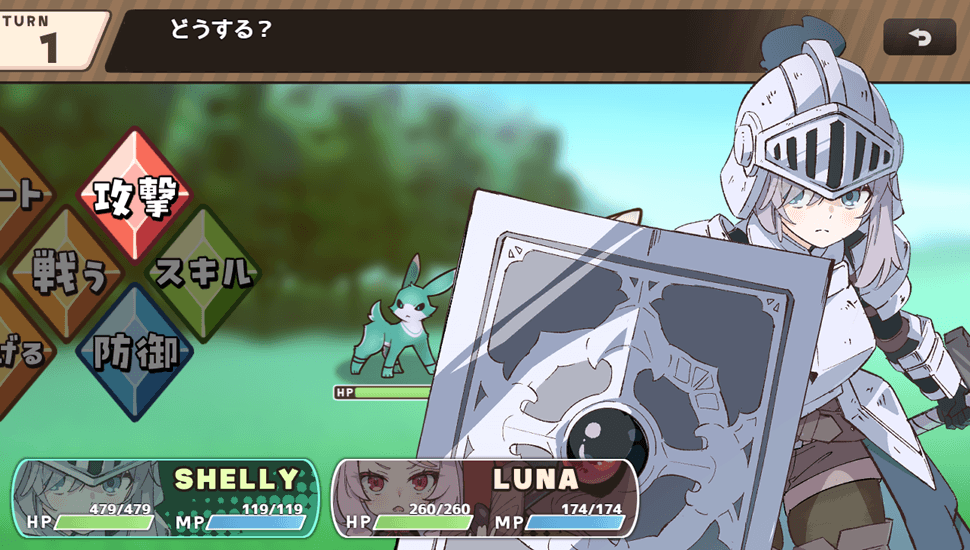The image size is (970, 550).
Task: Select Shelly's party status panel
Action: 165,498
